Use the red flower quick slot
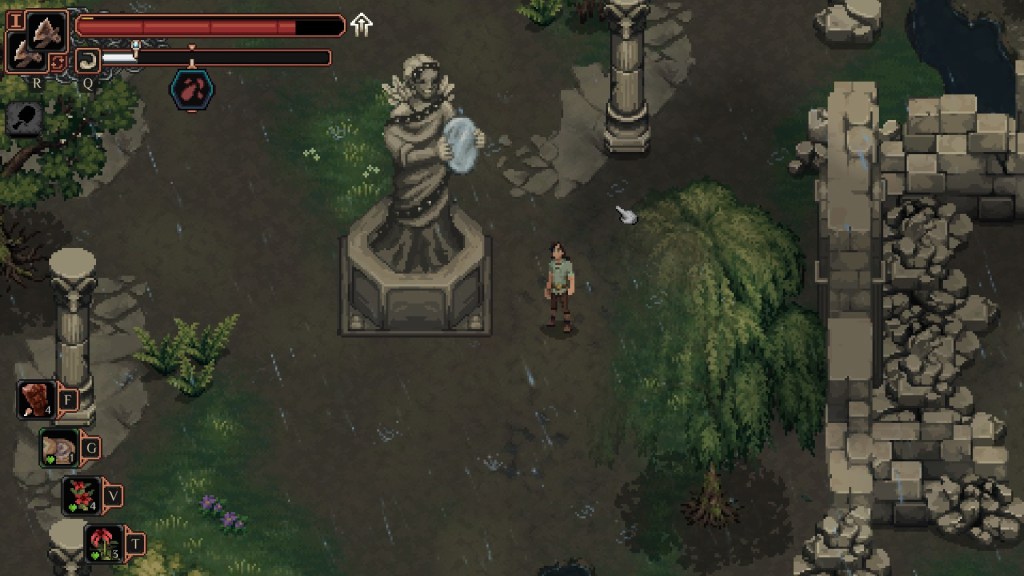 (103, 543)
